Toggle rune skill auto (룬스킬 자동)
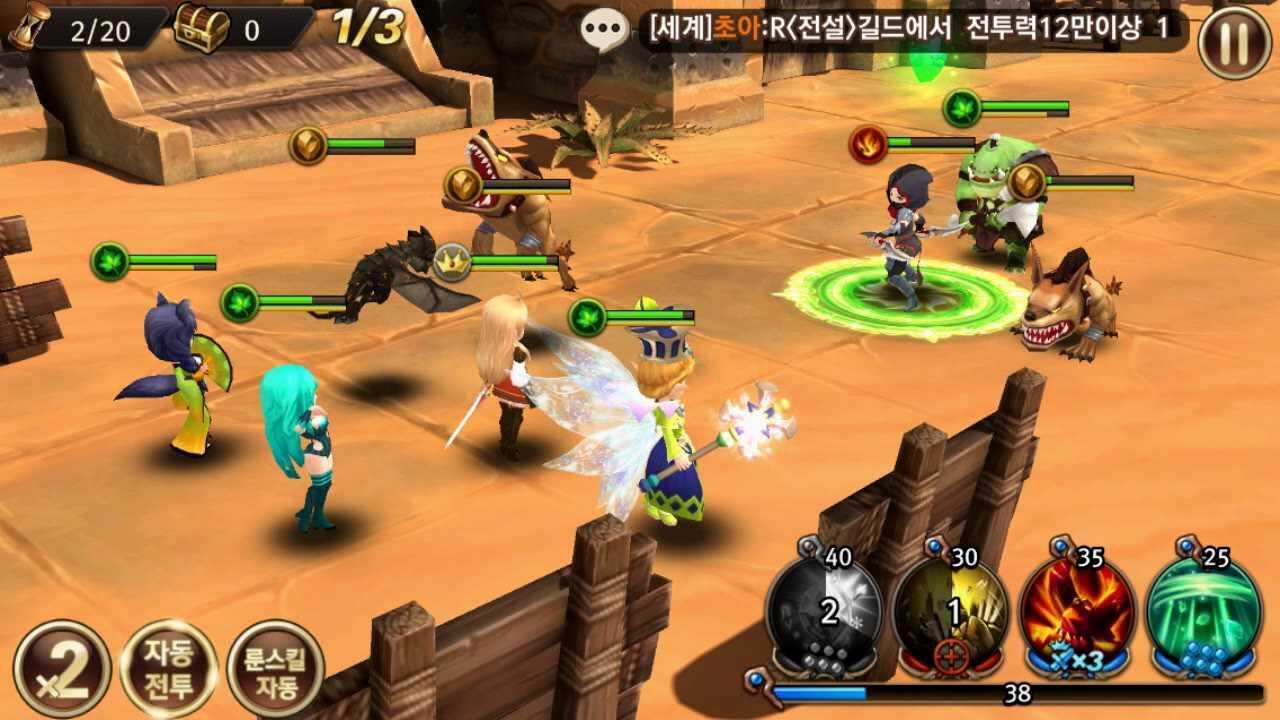Image resolution: width=1280 pixels, height=720 pixels. 275,667
